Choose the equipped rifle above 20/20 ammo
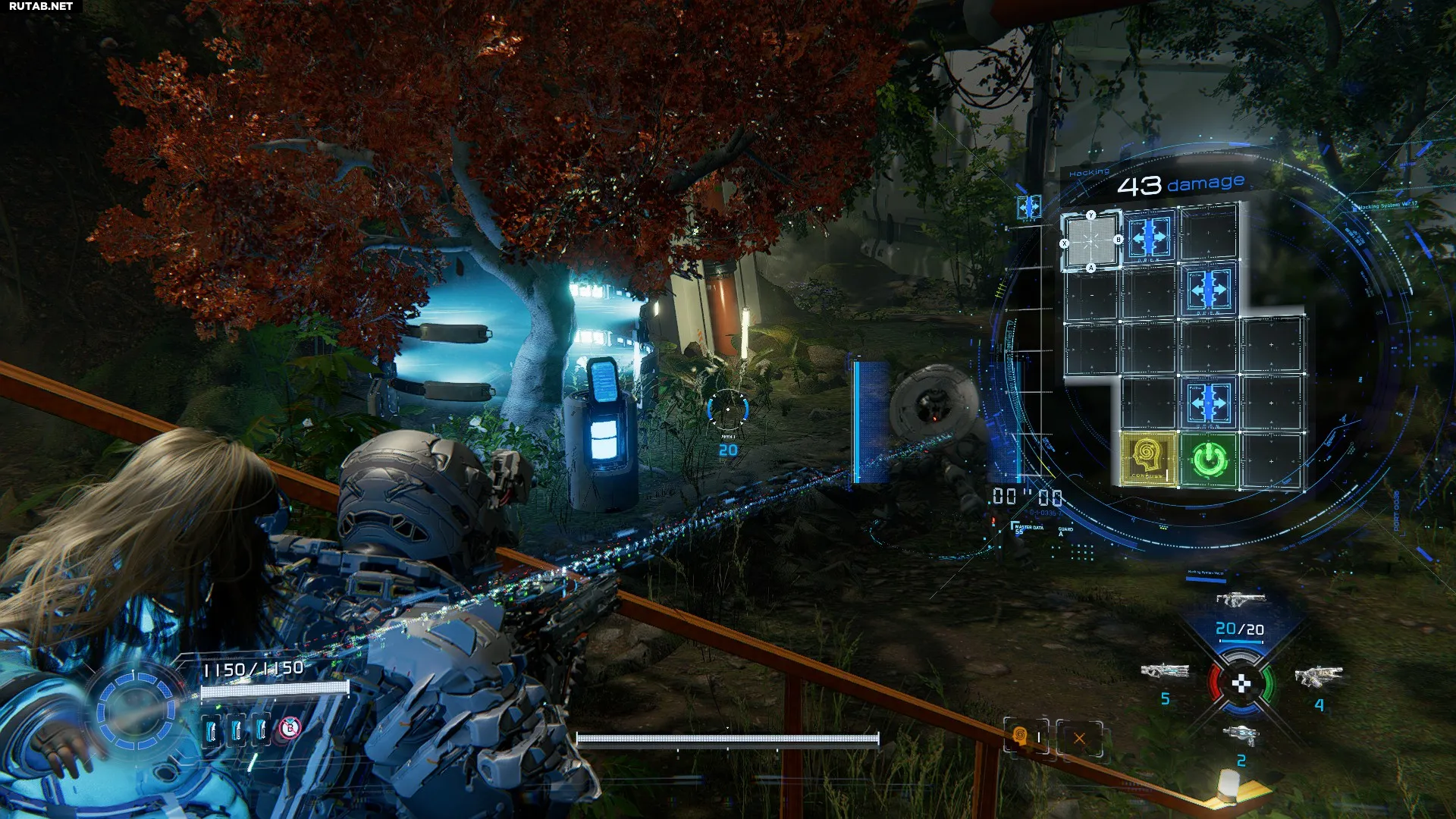The width and height of the screenshot is (1456, 819). tap(1241, 600)
